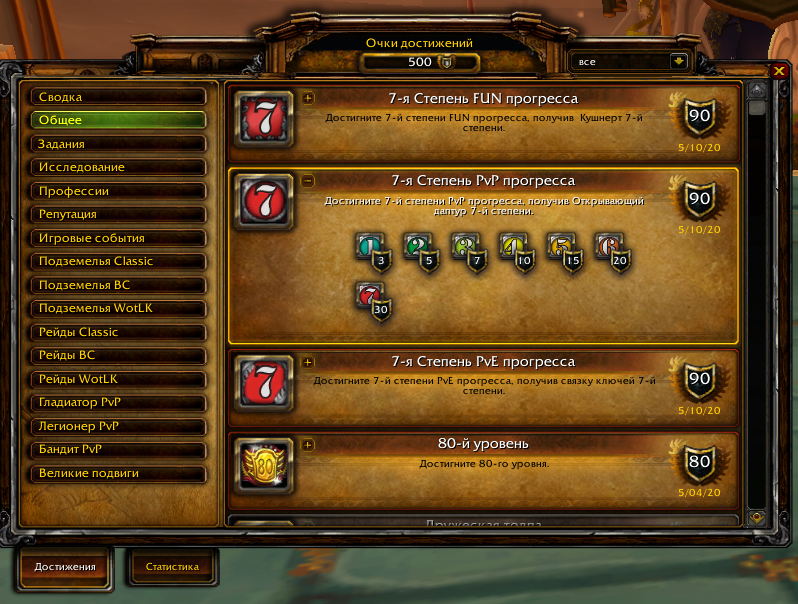798x604 pixels.
Task: Open the Сводка category
Action: pyautogui.click(x=118, y=97)
